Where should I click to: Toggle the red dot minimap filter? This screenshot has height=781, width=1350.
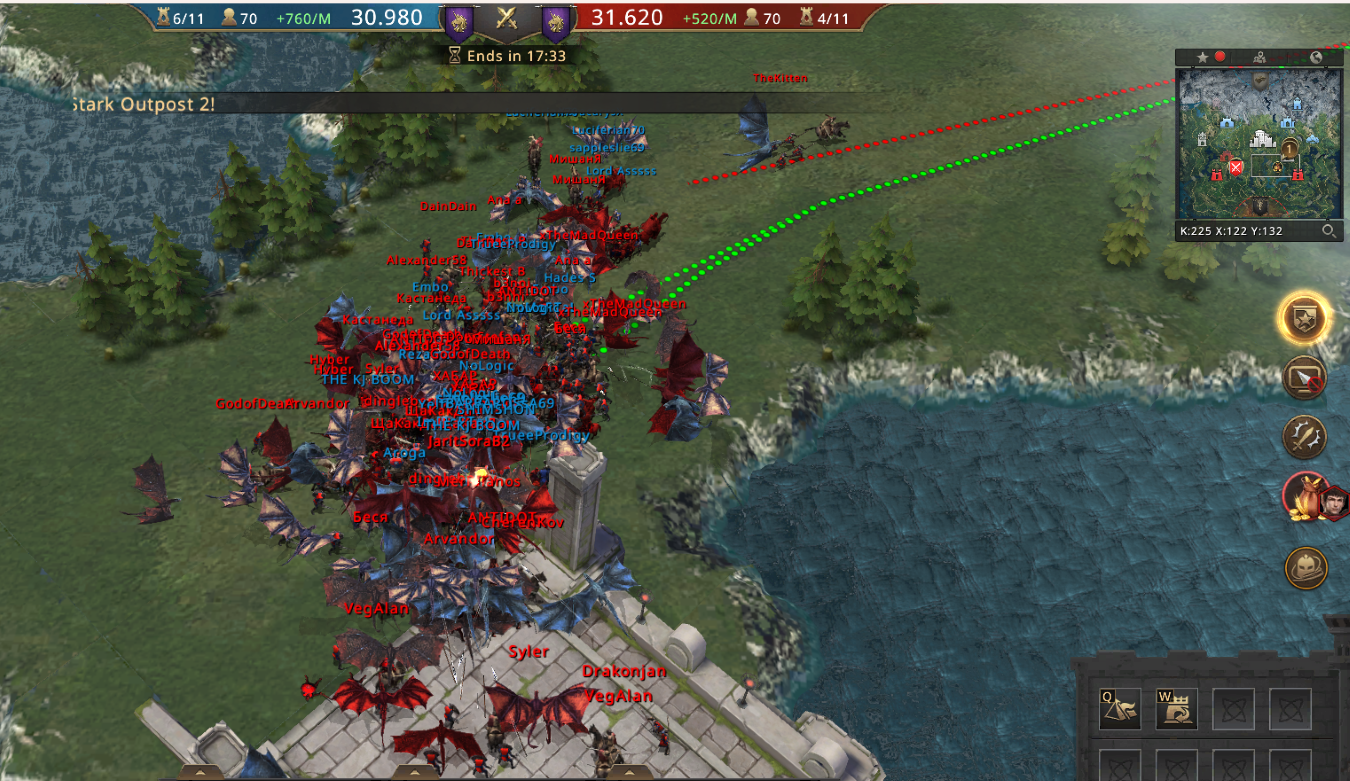pos(1220,58)
